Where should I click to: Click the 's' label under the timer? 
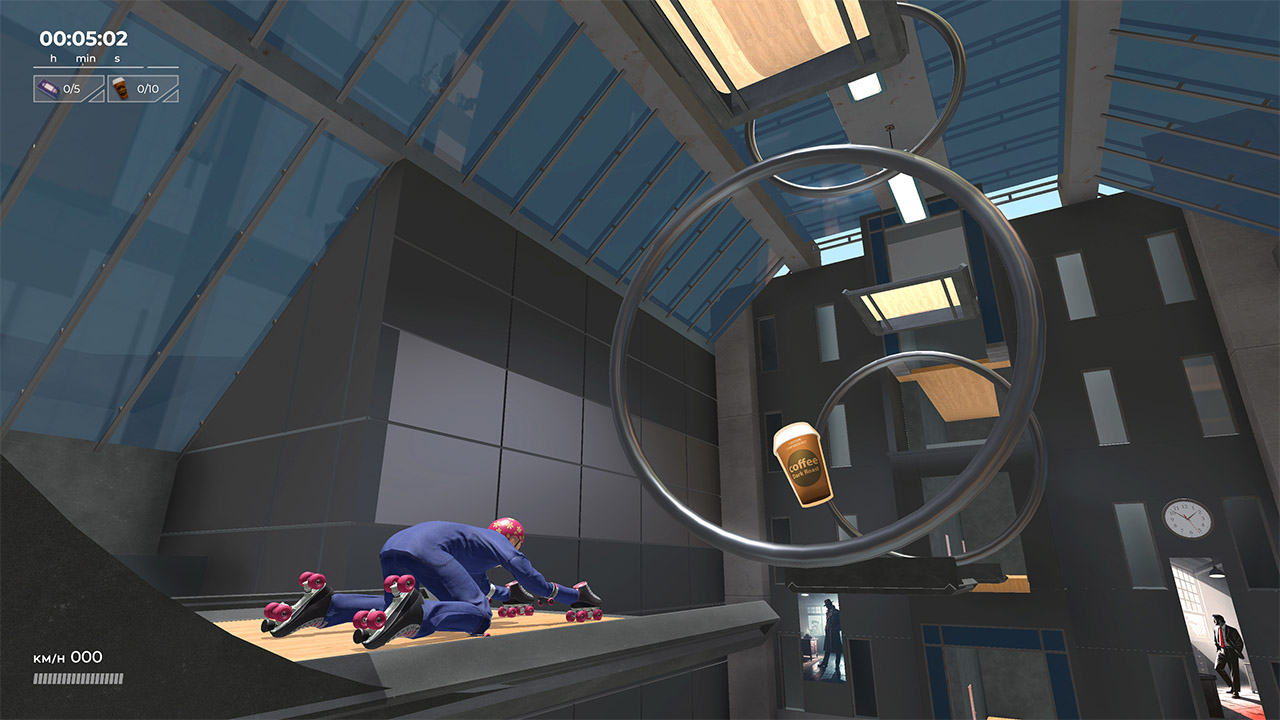pos(117,58)
